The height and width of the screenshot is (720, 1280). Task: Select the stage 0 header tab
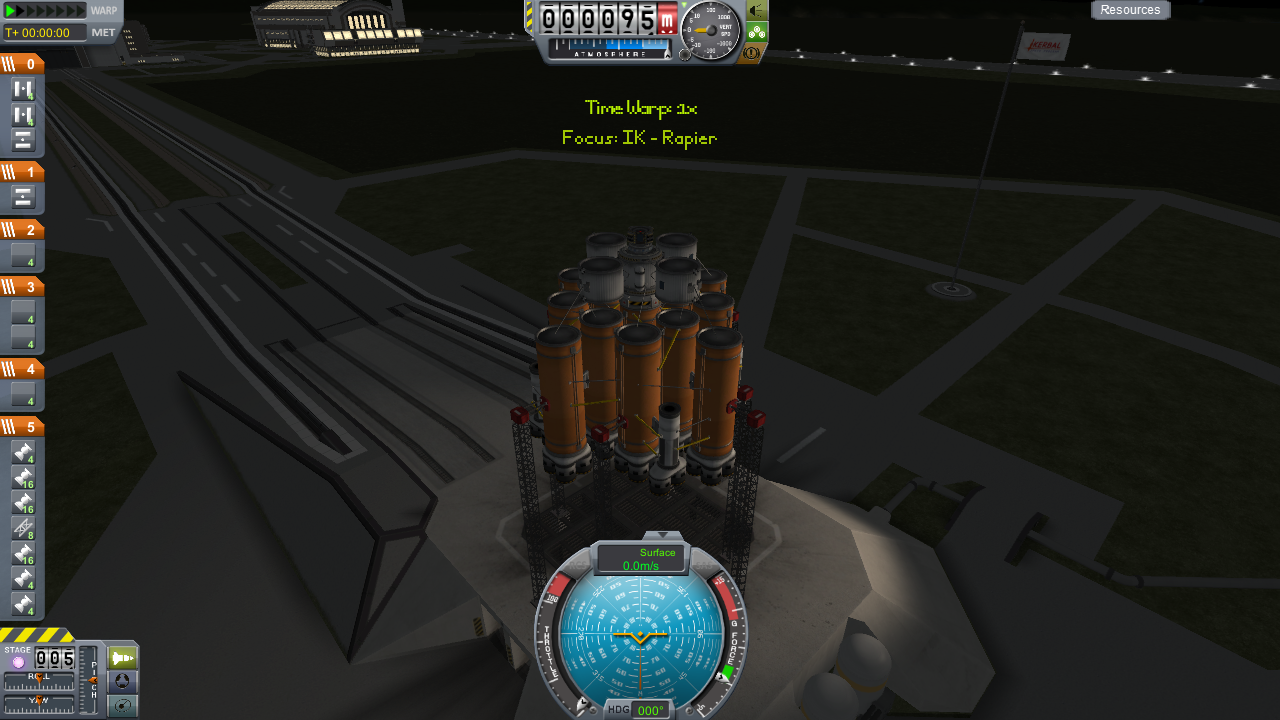22,64
